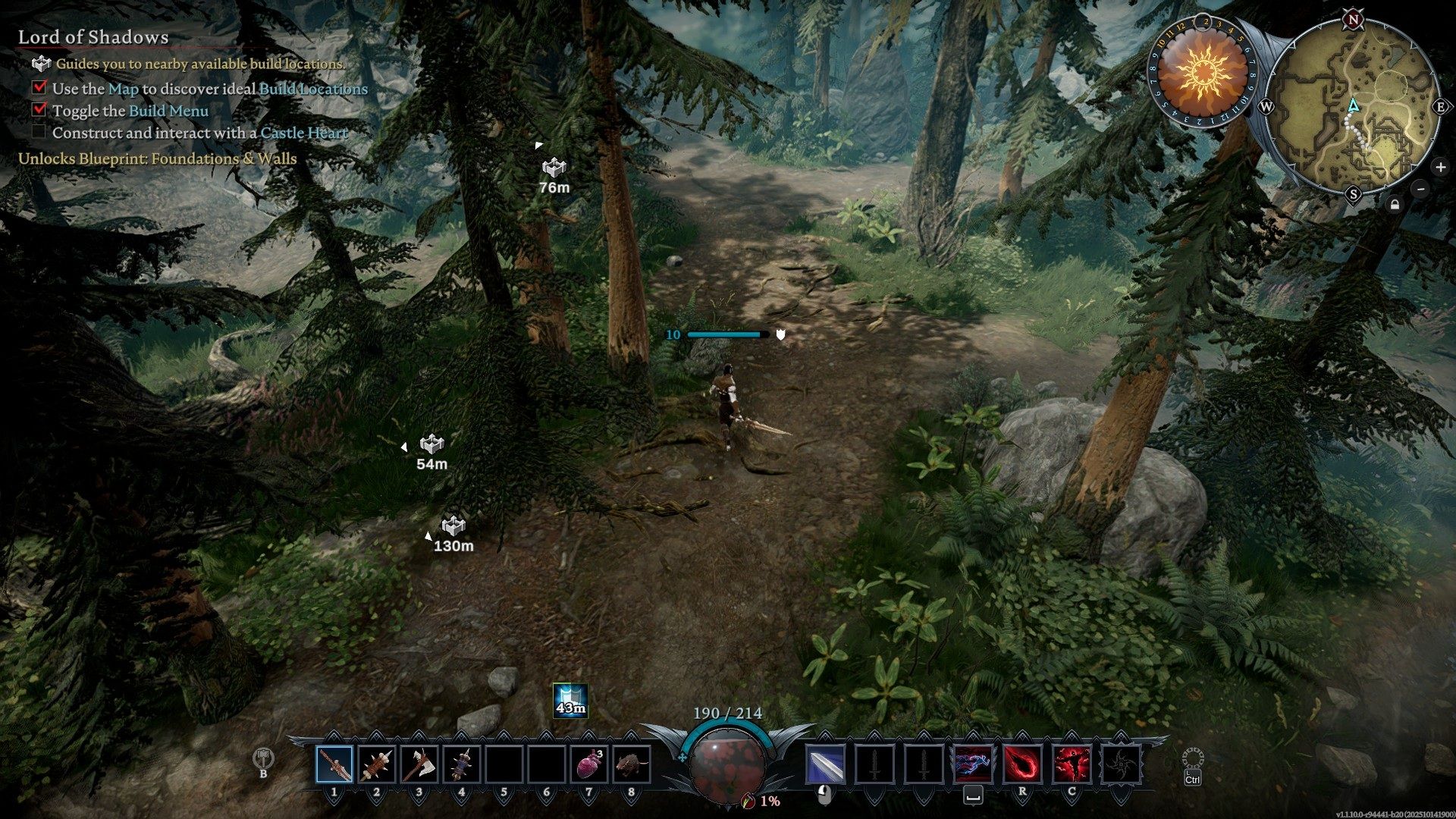Viewport: 1456px width, 819px height.
Task: Toggle the minimap rotation lock
Action: pos(1395,204)
